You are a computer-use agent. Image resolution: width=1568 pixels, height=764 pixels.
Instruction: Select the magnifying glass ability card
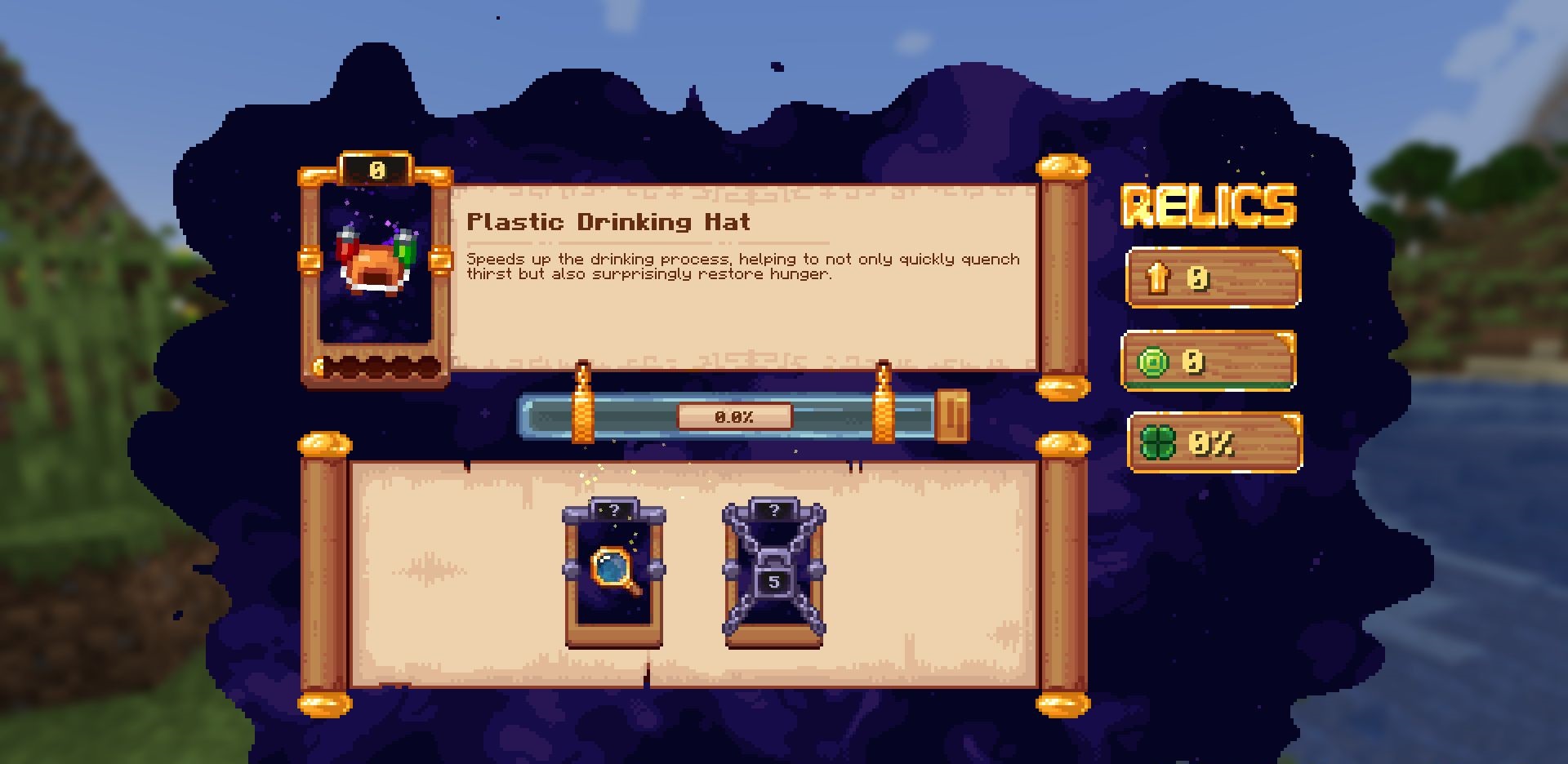614,575
